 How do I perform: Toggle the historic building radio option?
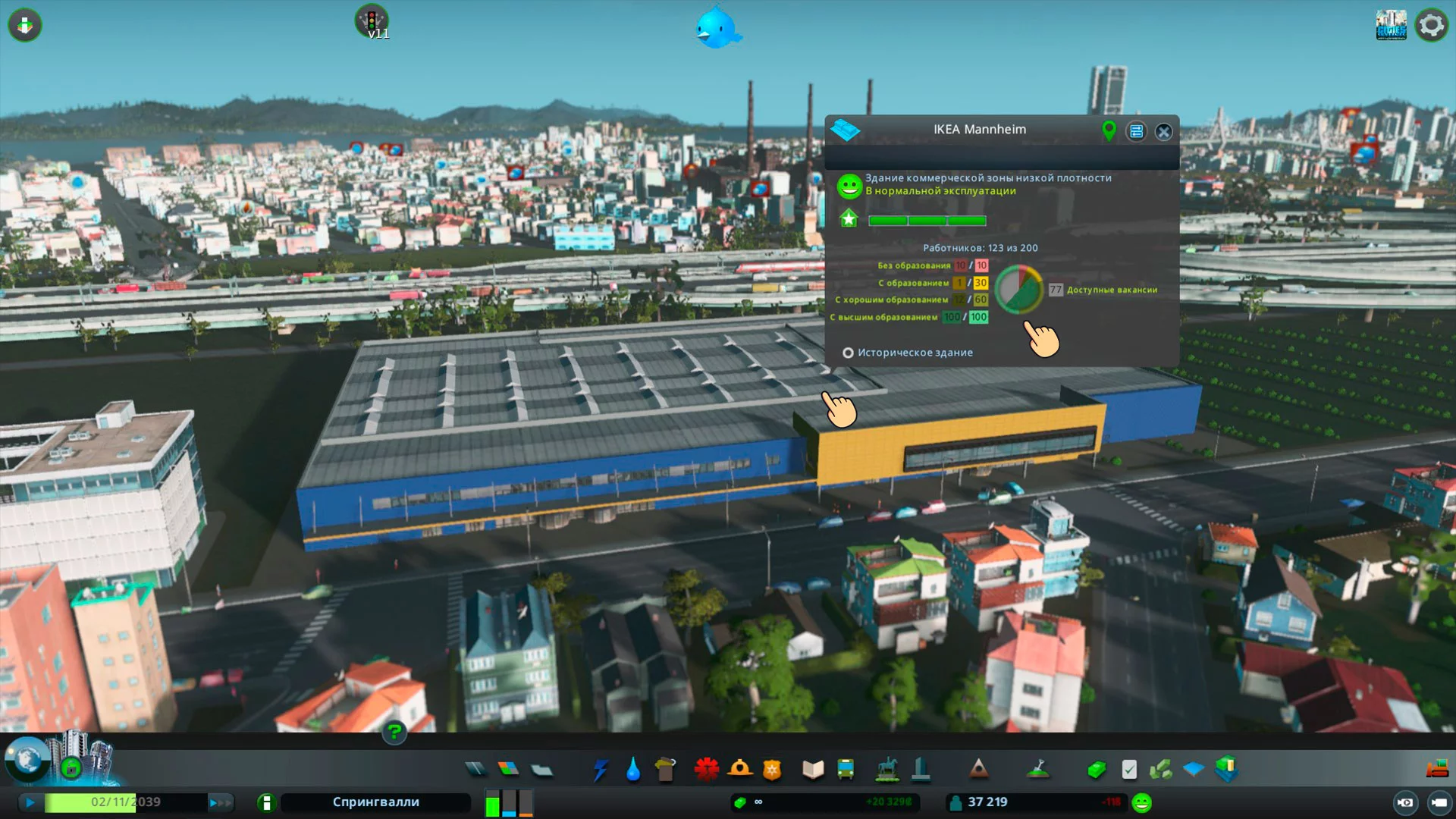tap(848, 353)
